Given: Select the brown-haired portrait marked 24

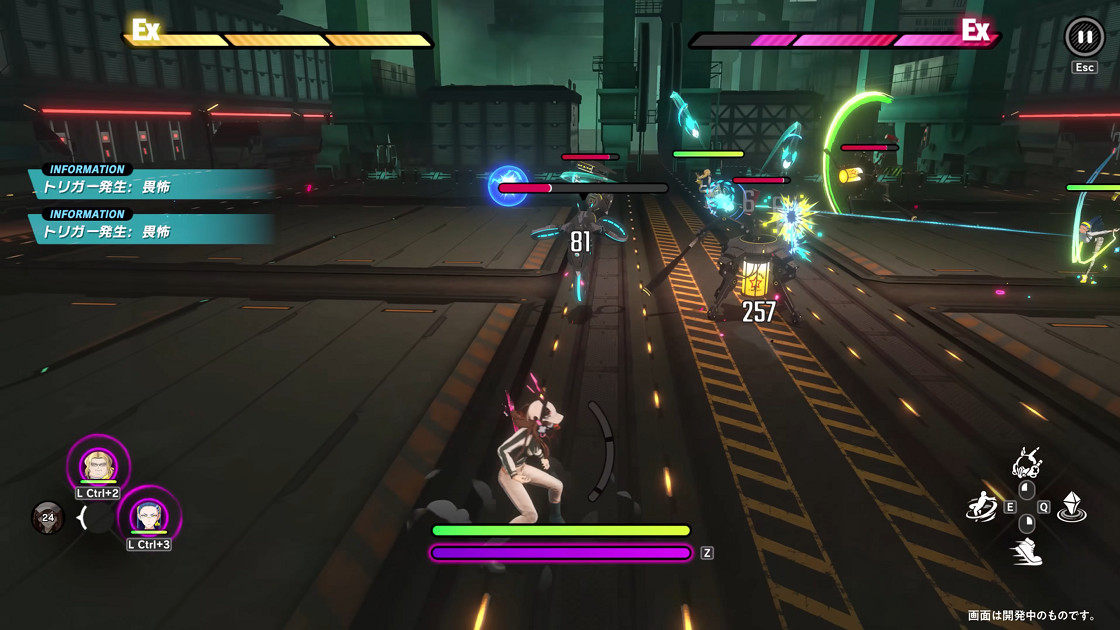Looking at the screenshot, I should [47, 517].
